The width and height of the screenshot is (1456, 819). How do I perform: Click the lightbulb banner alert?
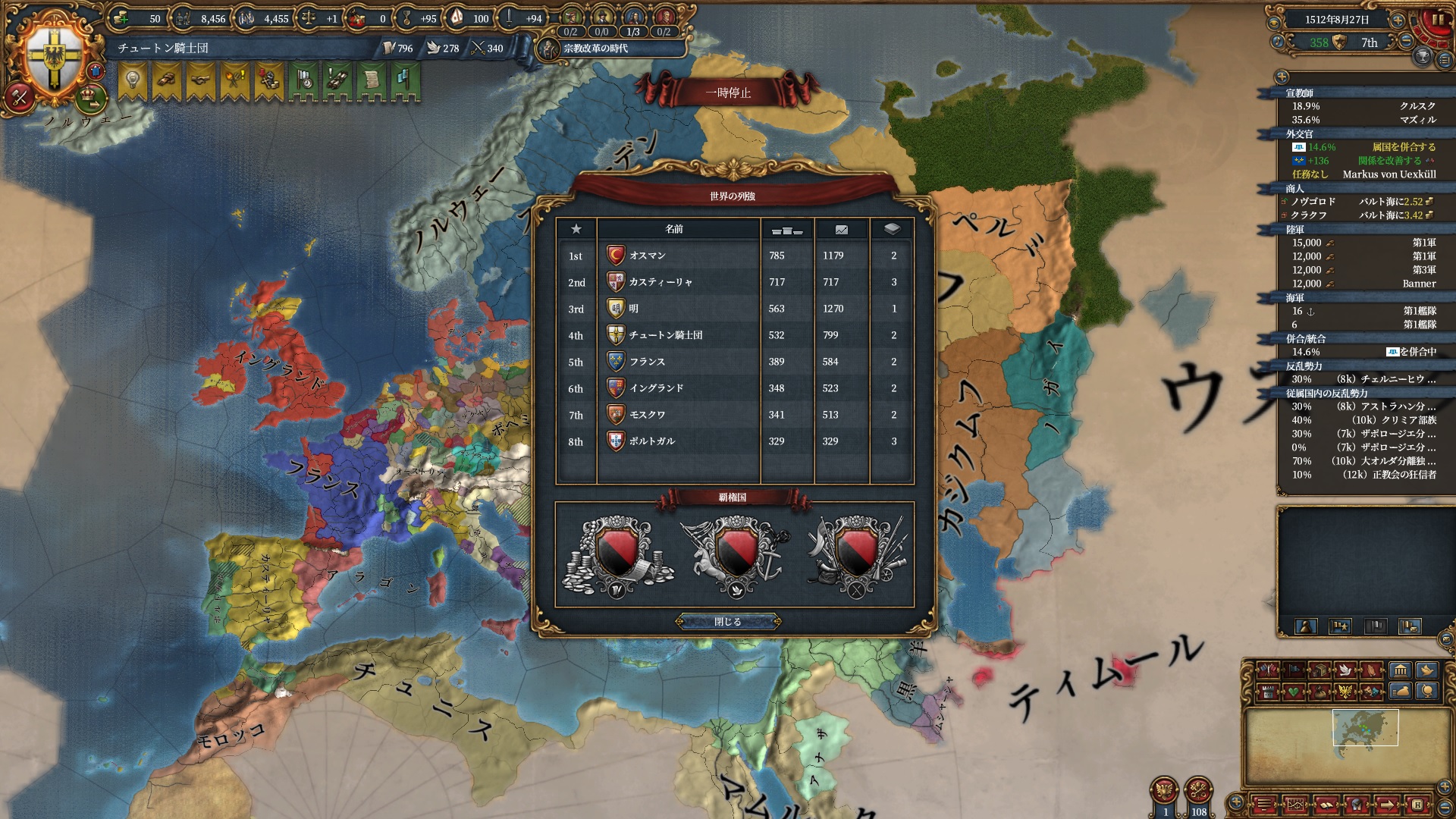click(133, 81)
